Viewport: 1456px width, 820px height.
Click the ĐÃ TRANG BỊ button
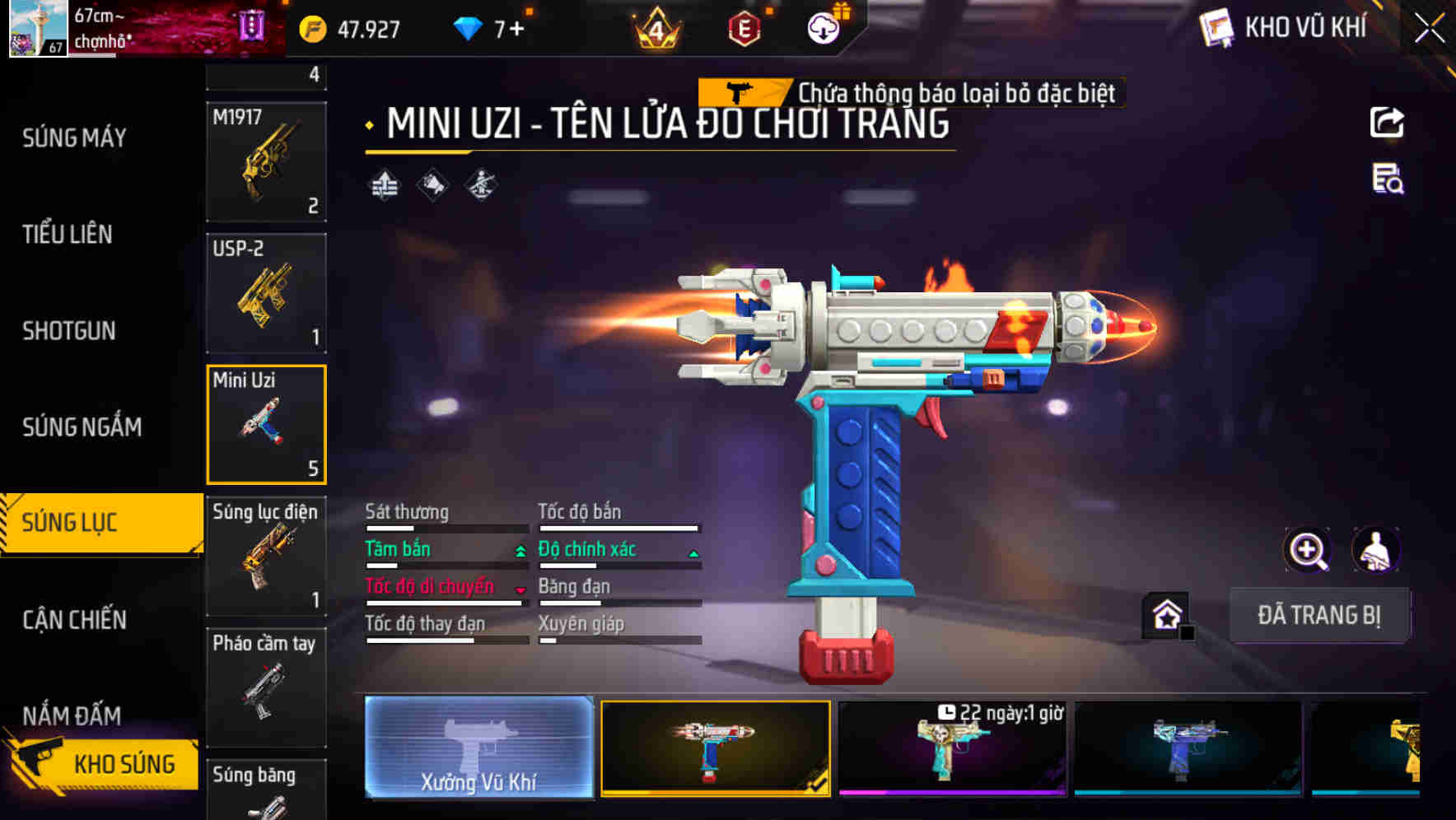[1319, 615]
